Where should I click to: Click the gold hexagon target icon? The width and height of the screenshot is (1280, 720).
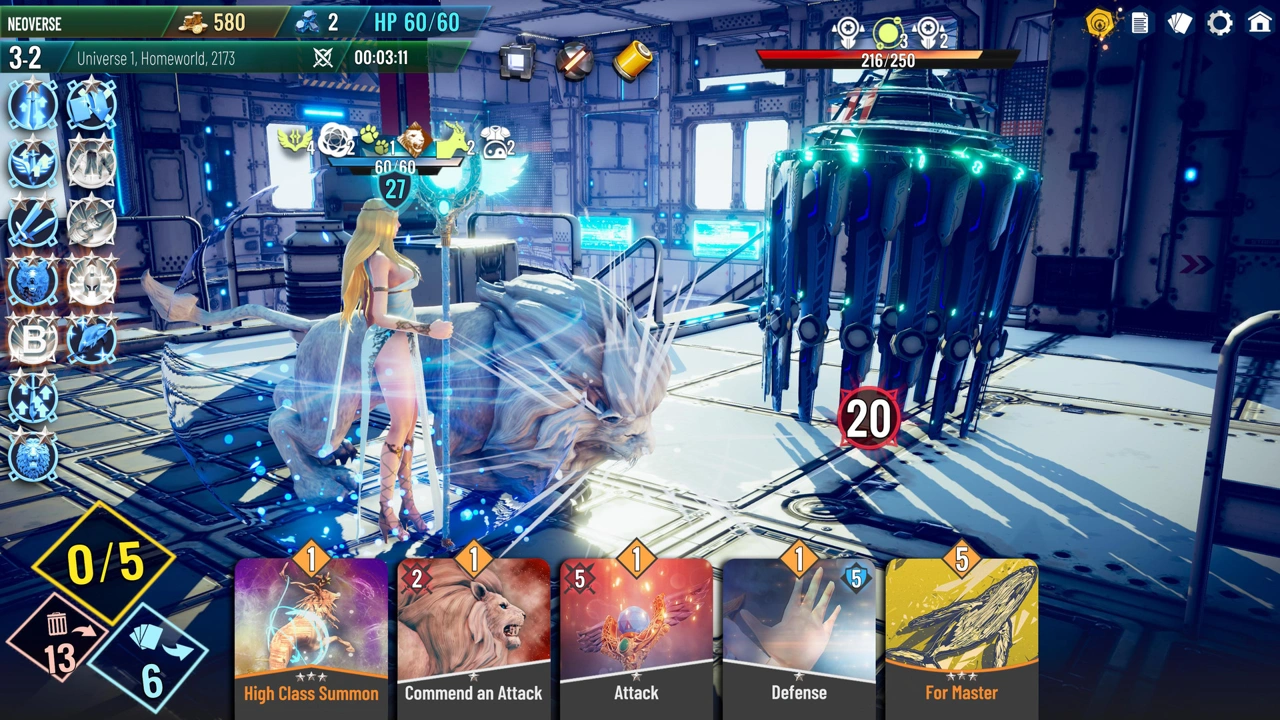(x=1100, y=23)
